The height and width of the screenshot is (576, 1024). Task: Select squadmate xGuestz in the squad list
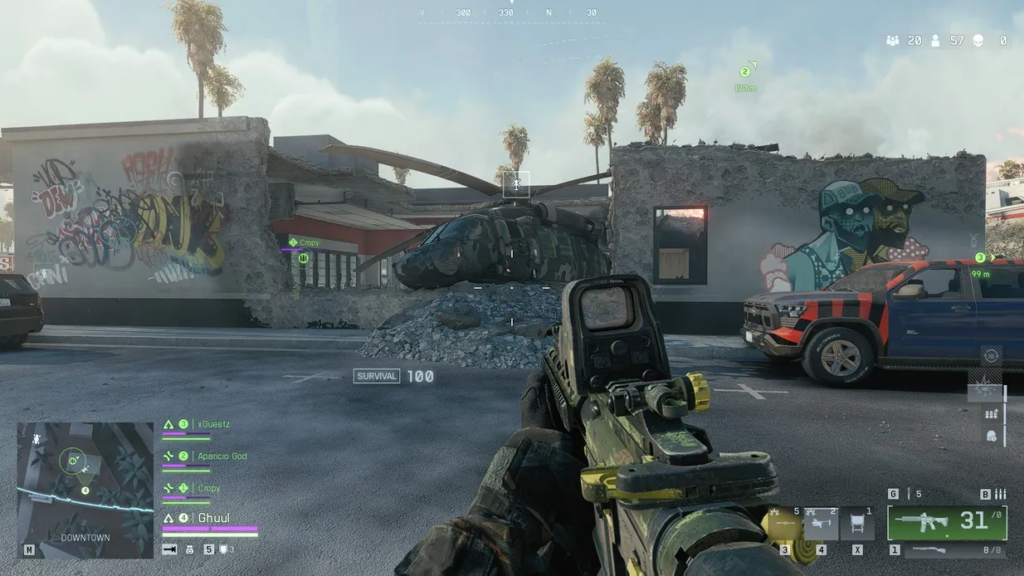(x=210, y=424)
